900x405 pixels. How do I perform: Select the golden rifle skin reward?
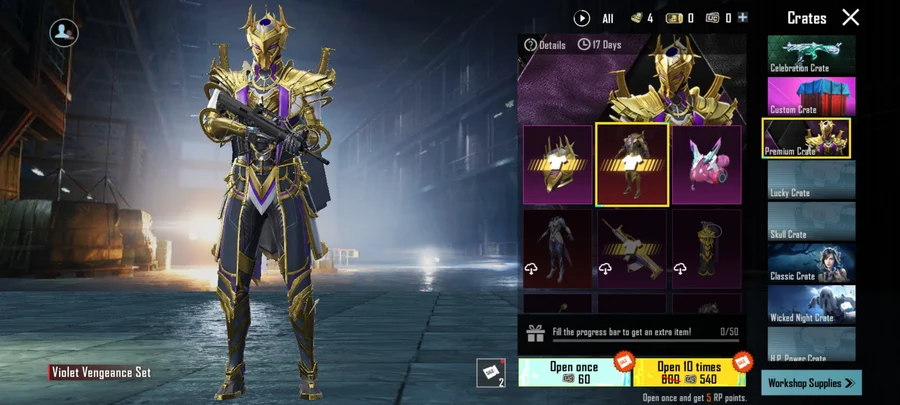632,249
